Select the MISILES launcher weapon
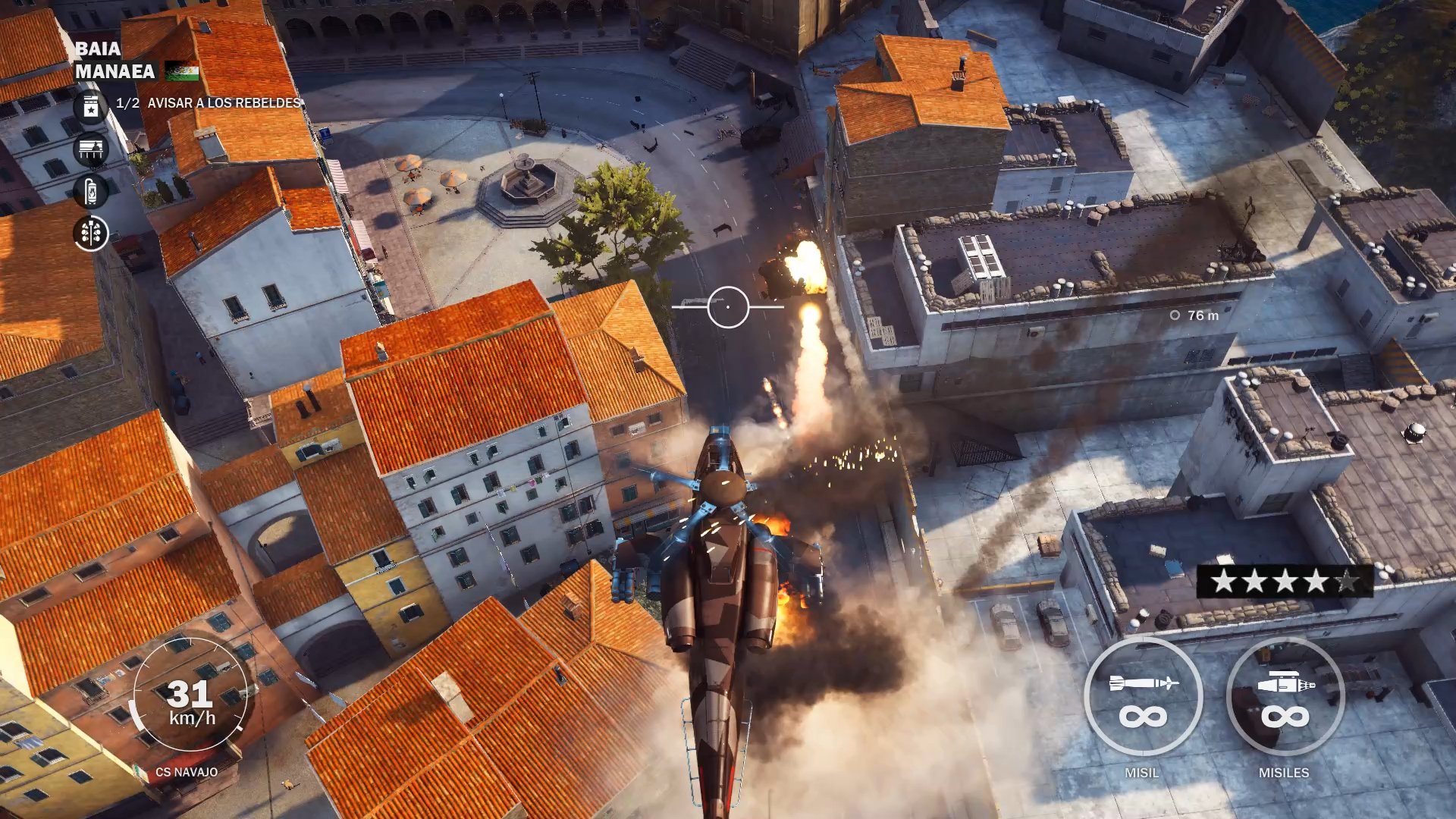 1285,696
